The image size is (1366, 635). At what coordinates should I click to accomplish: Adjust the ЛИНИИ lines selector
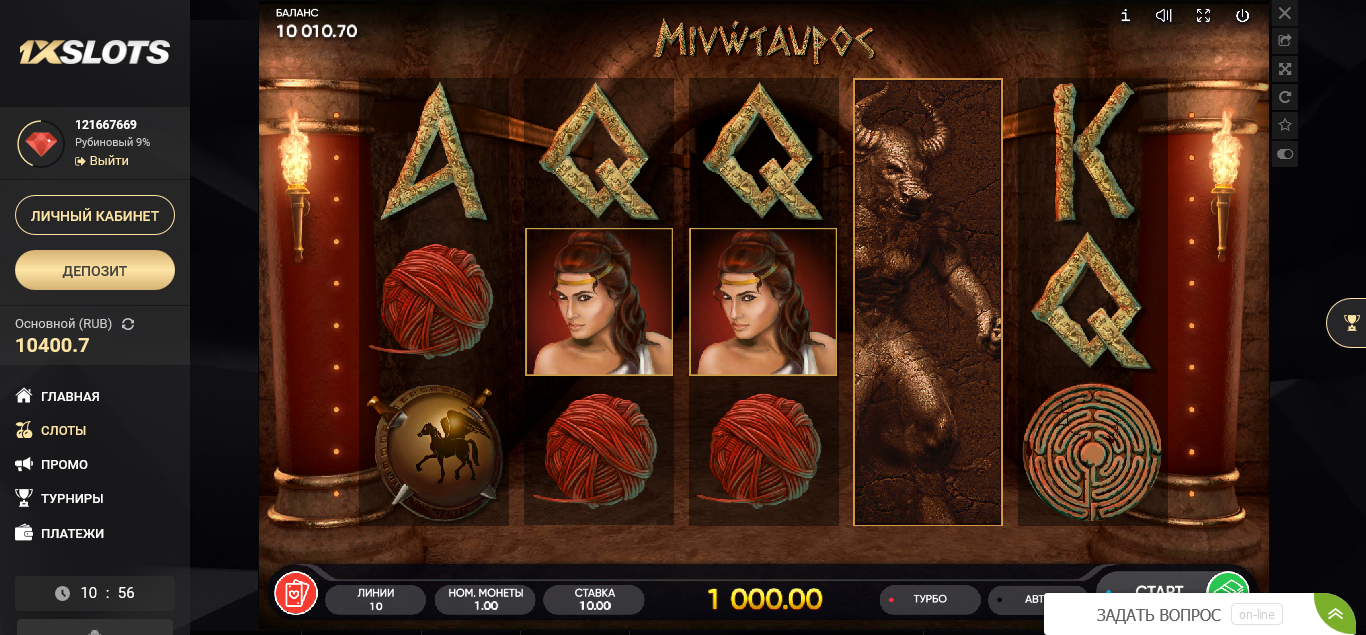point(375,600)
